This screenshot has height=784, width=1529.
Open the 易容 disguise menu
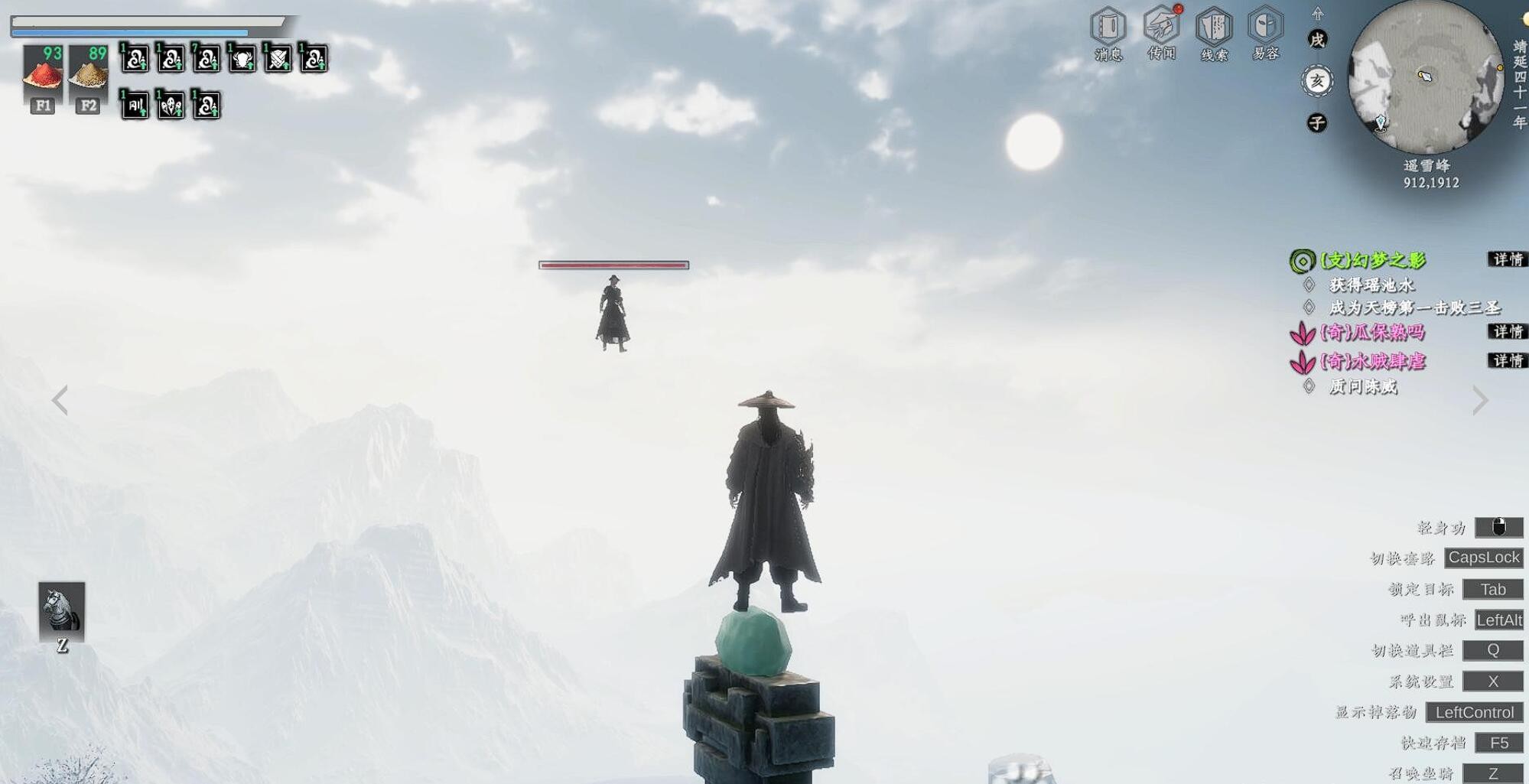(x=1265, y=32)
